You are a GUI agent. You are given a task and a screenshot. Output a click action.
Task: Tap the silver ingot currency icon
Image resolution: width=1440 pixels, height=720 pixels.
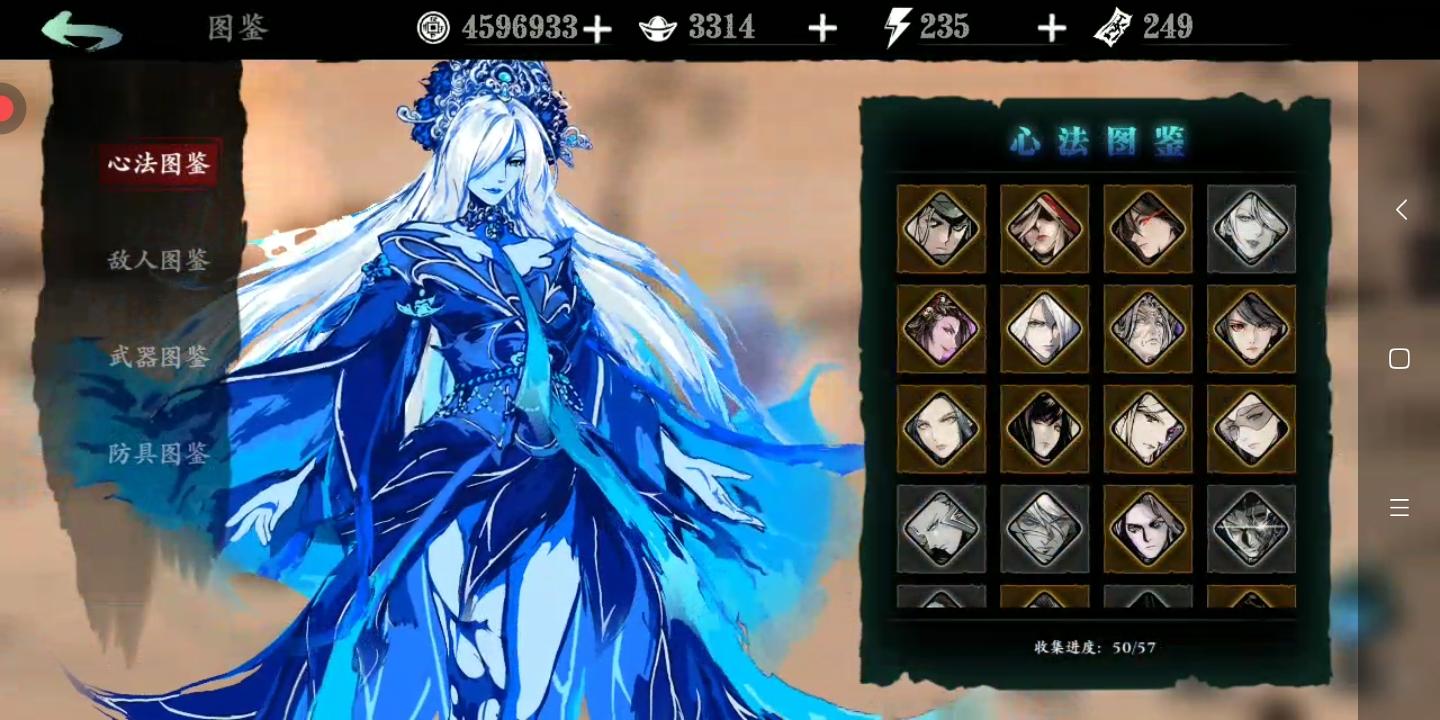click(x=660, y=26)
